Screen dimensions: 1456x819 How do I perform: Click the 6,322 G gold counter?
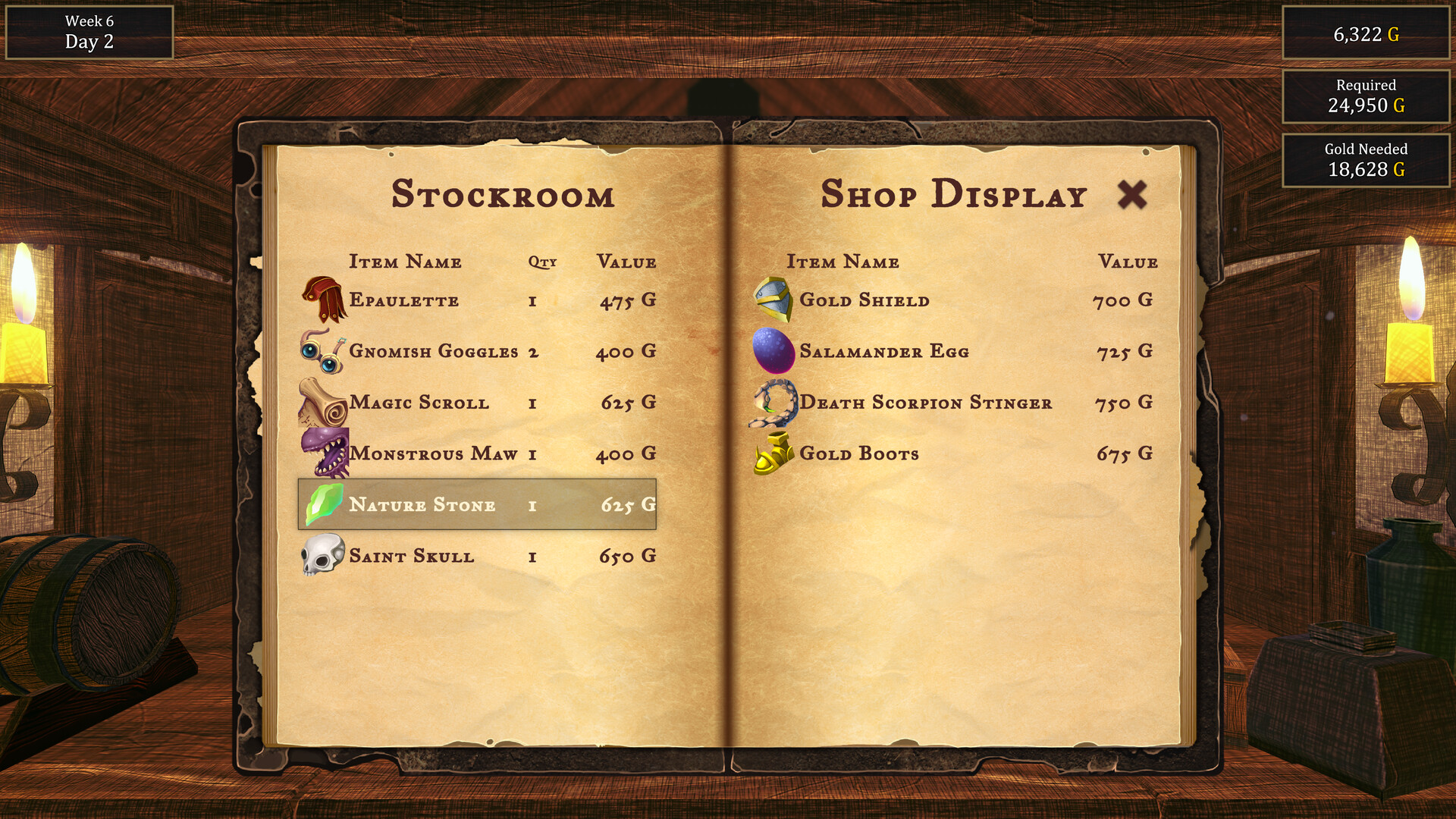click(x=1364, y=33)
